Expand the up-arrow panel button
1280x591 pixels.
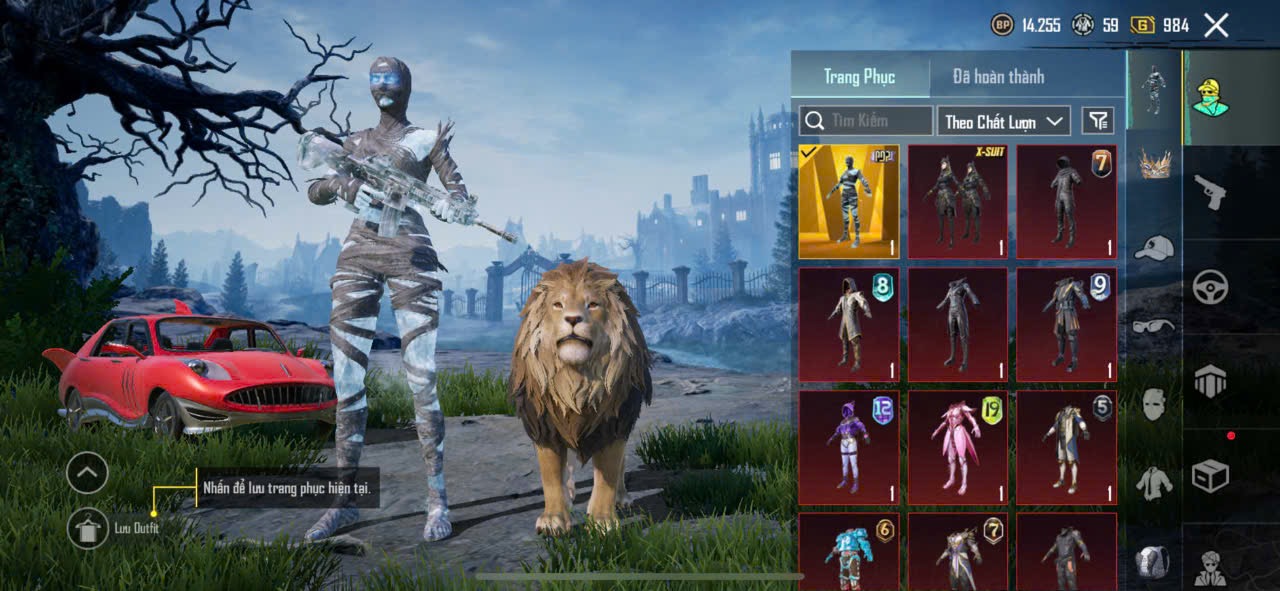pyautogui.click(x=88, y=472)
